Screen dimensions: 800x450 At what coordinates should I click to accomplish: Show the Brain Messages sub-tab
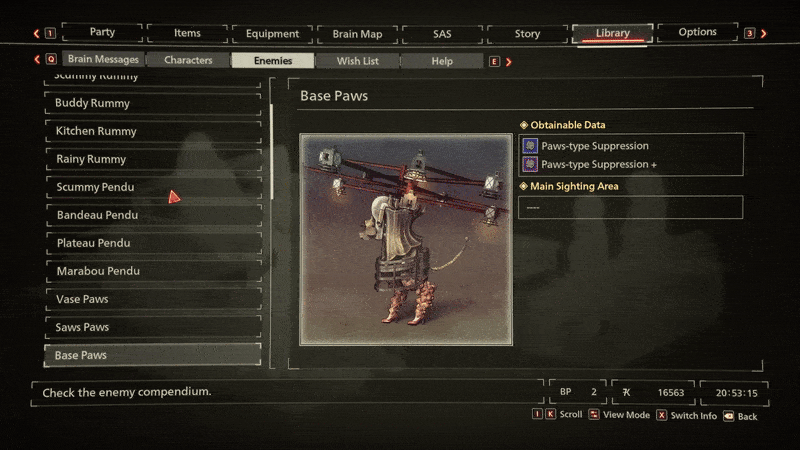coord(103,60)
